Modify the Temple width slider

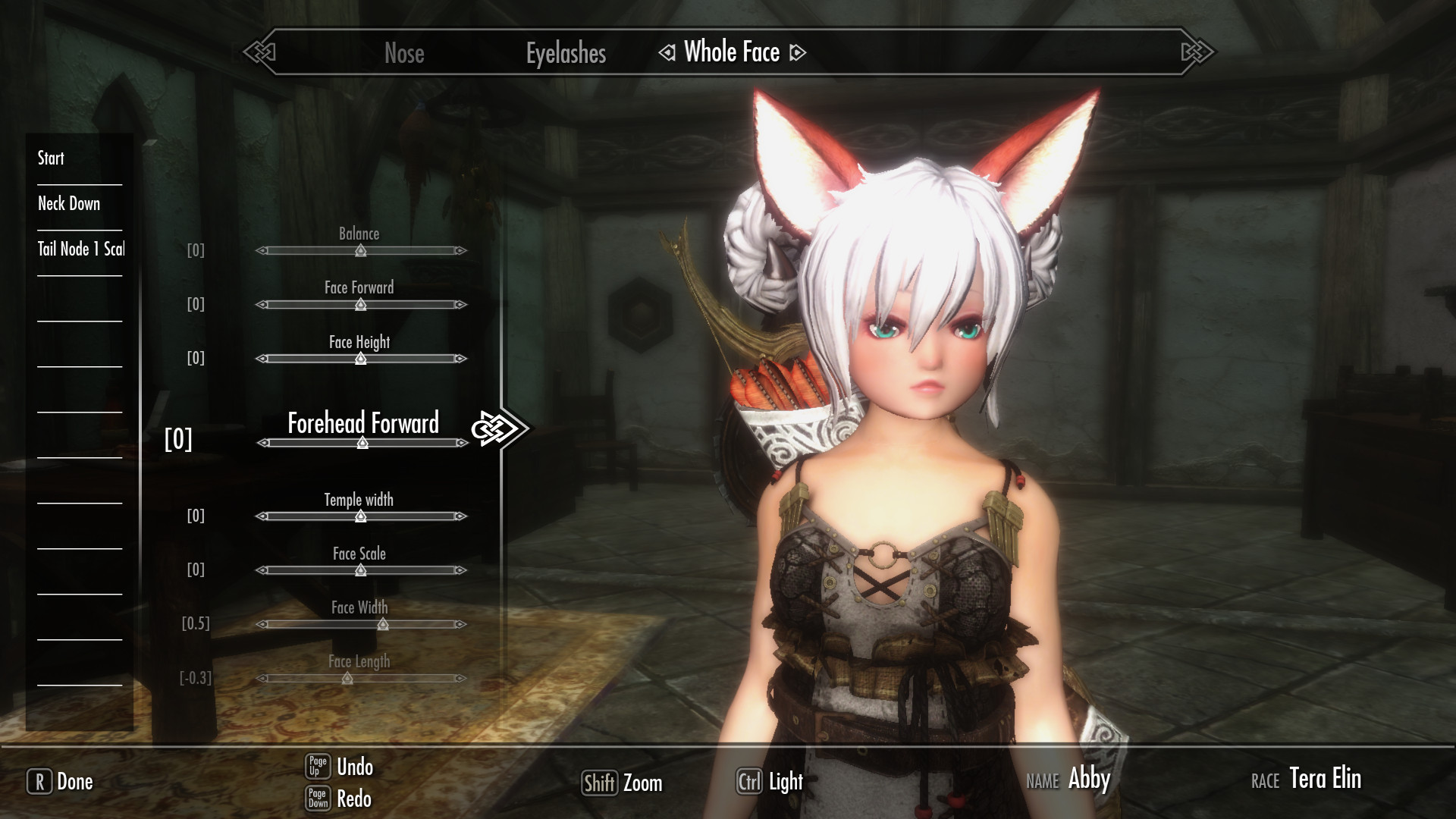361,516
